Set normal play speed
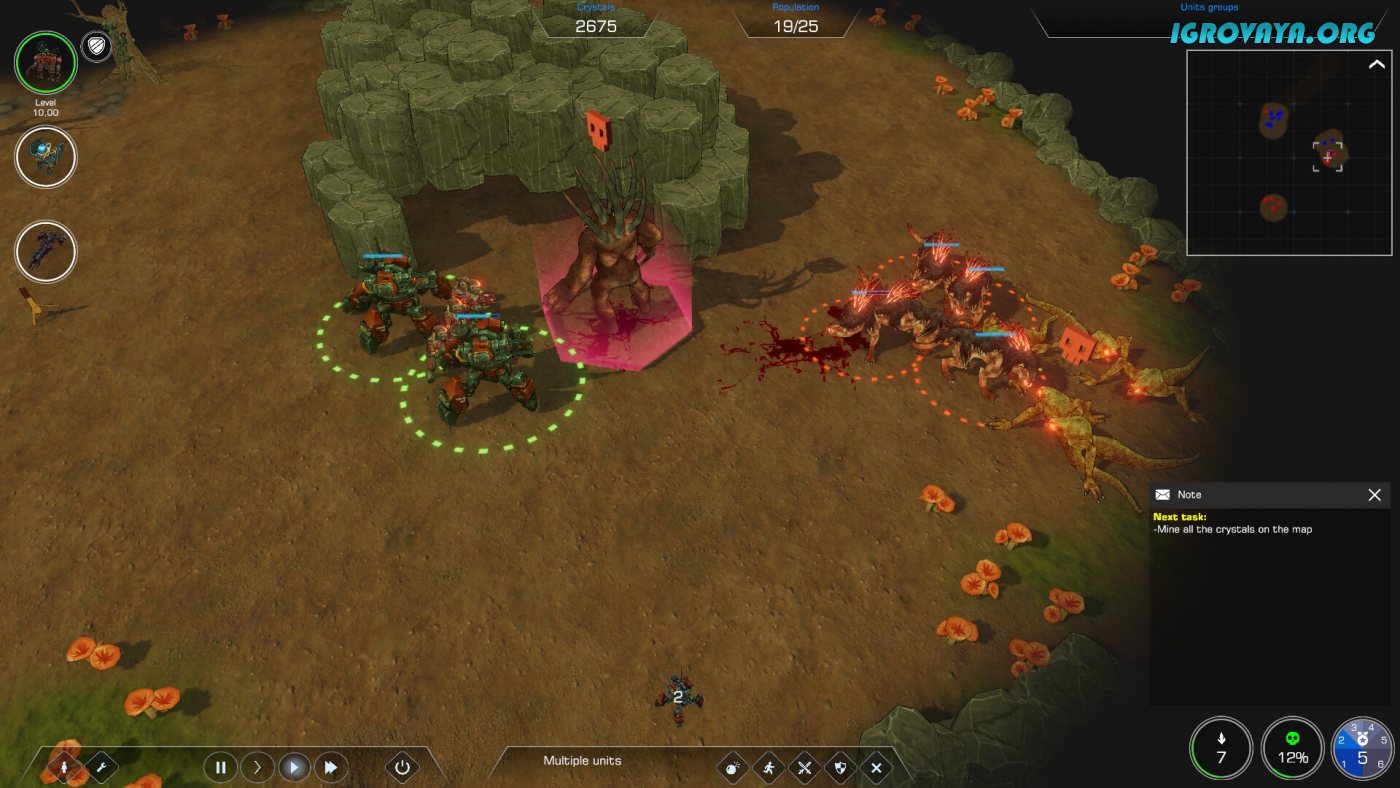The height and width of the screenshot is (788, 1400). (294, 768)
